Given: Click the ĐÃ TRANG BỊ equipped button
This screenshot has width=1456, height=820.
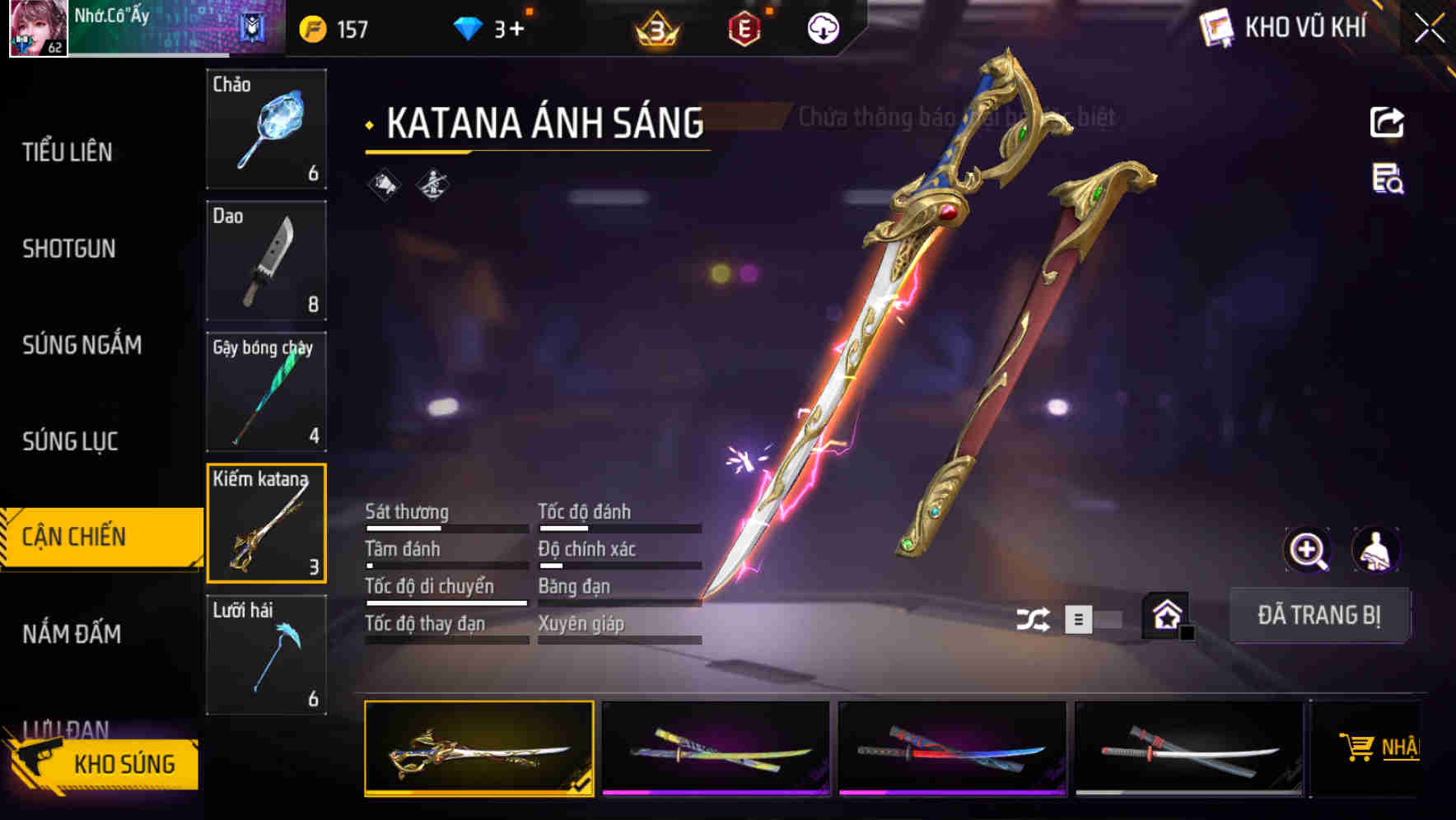Looking at the screenshot, I should coord(1318,615).
